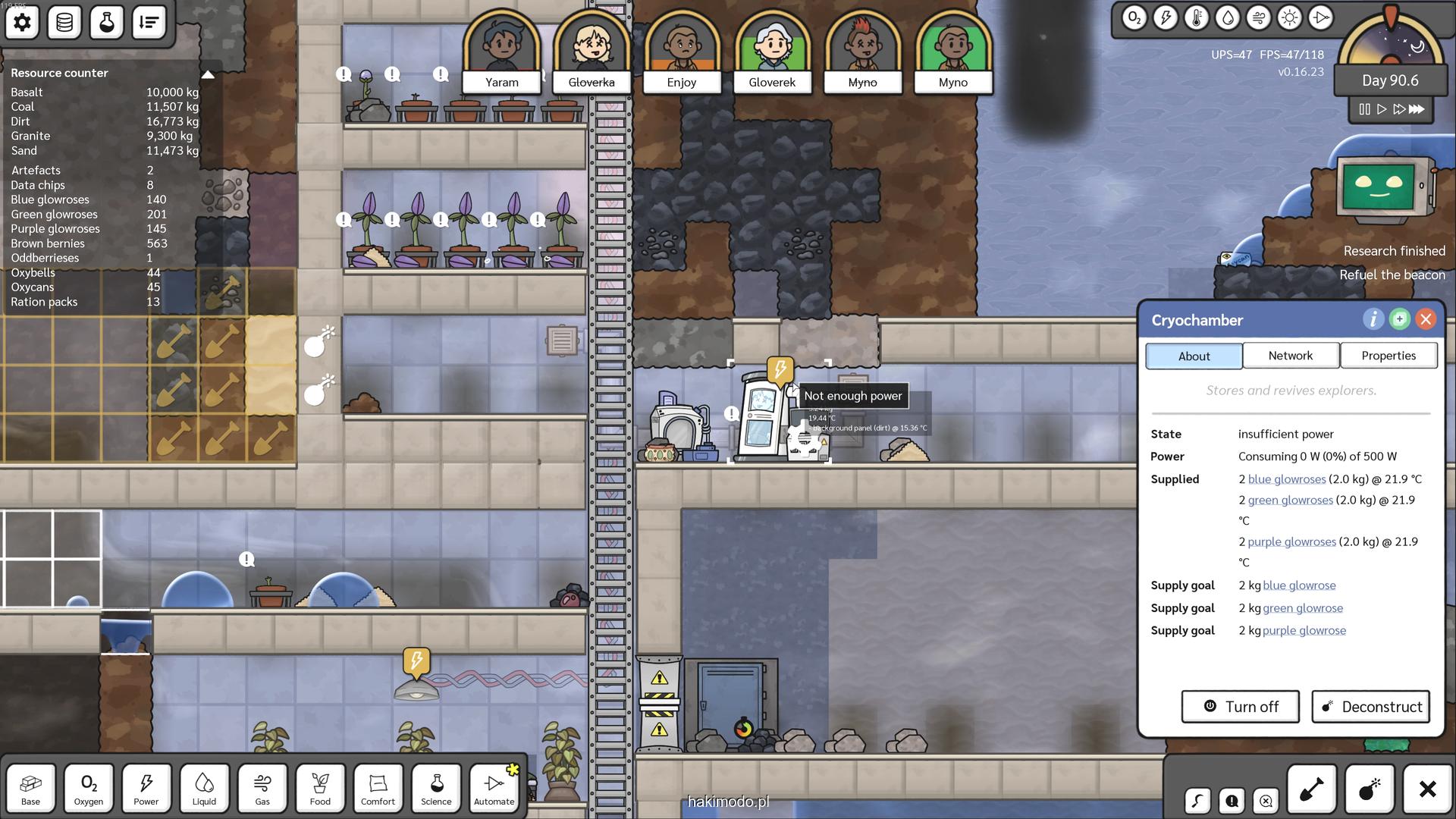The width and height of the screenshot is (1456, 819).
Task: Open the Oxygen build category
Action: (x=89, y=789)
